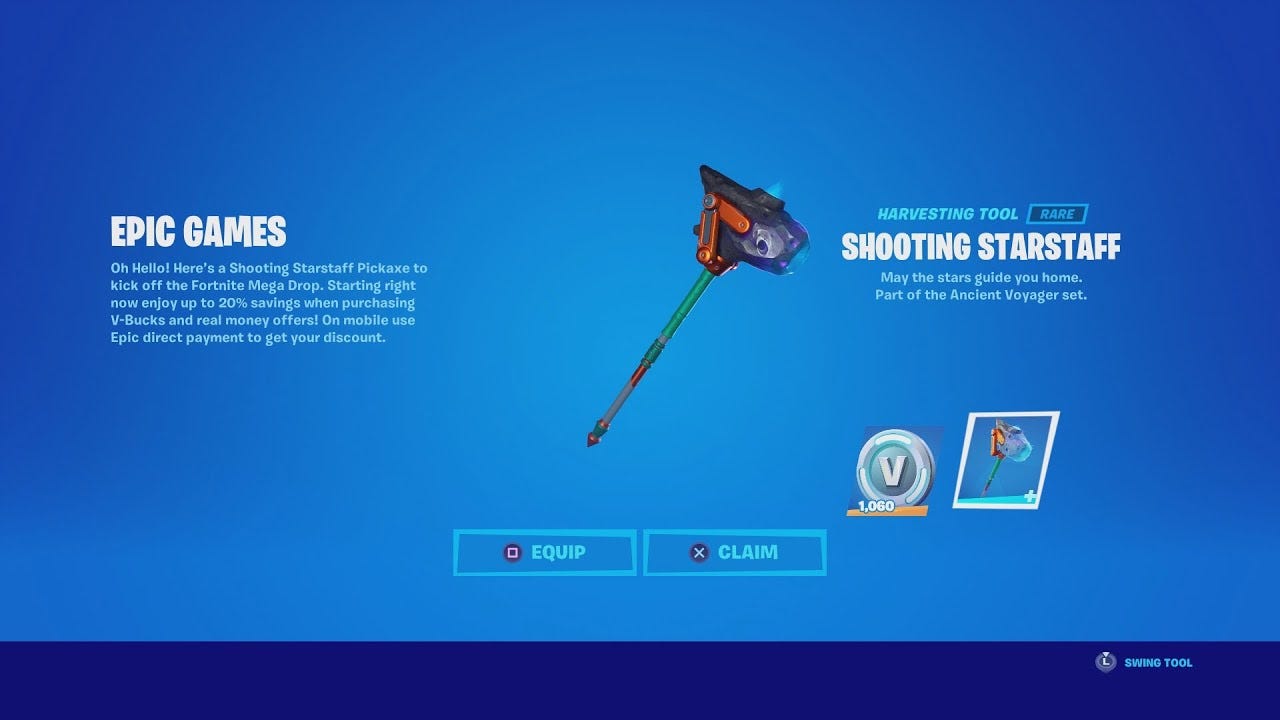Equip the Shooting Starstaff pickaxe
Viewport: 1280px width, 720px height.
click(x=545, y=552)
